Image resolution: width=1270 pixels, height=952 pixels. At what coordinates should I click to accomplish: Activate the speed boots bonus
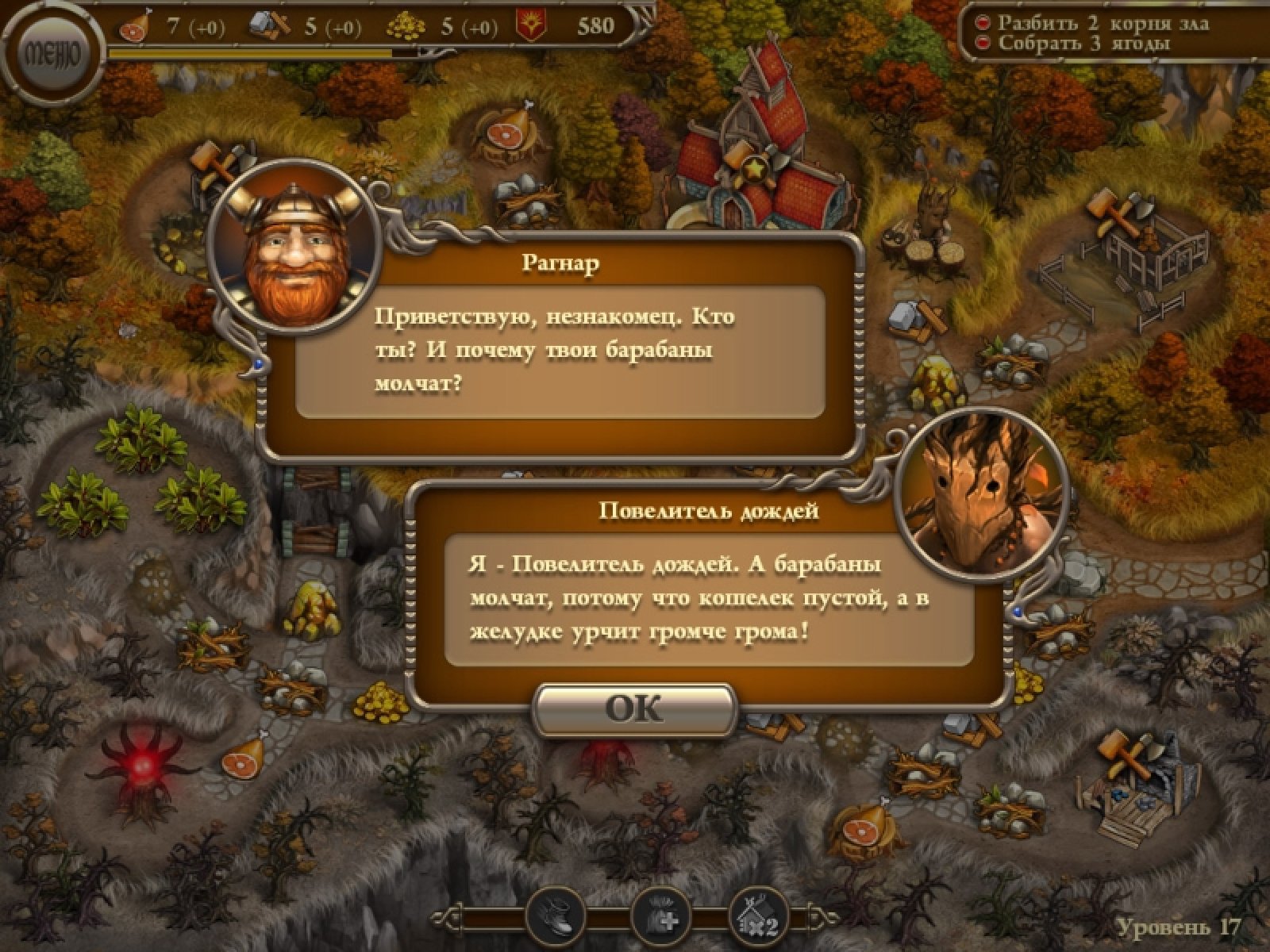556,918
